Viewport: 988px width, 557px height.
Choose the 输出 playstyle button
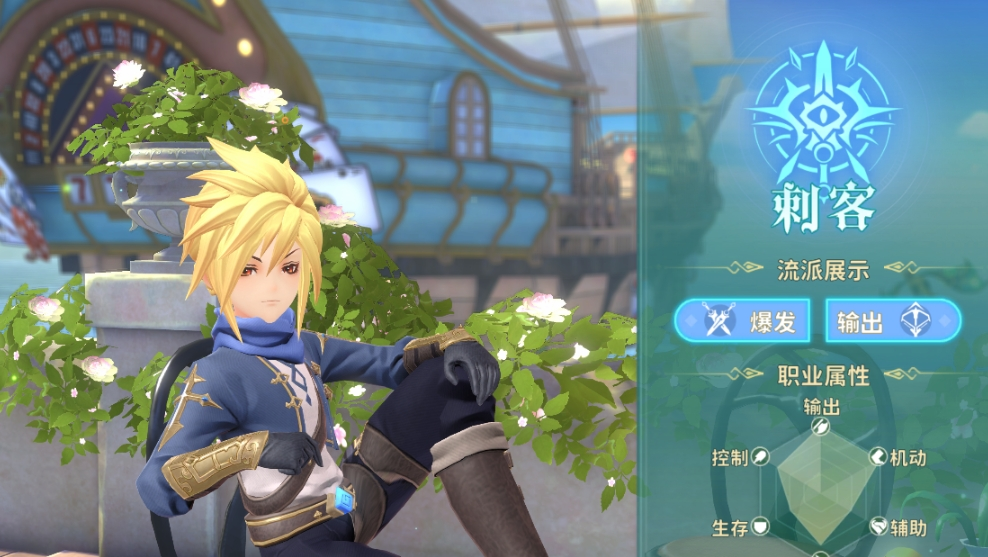pos(892,321)
